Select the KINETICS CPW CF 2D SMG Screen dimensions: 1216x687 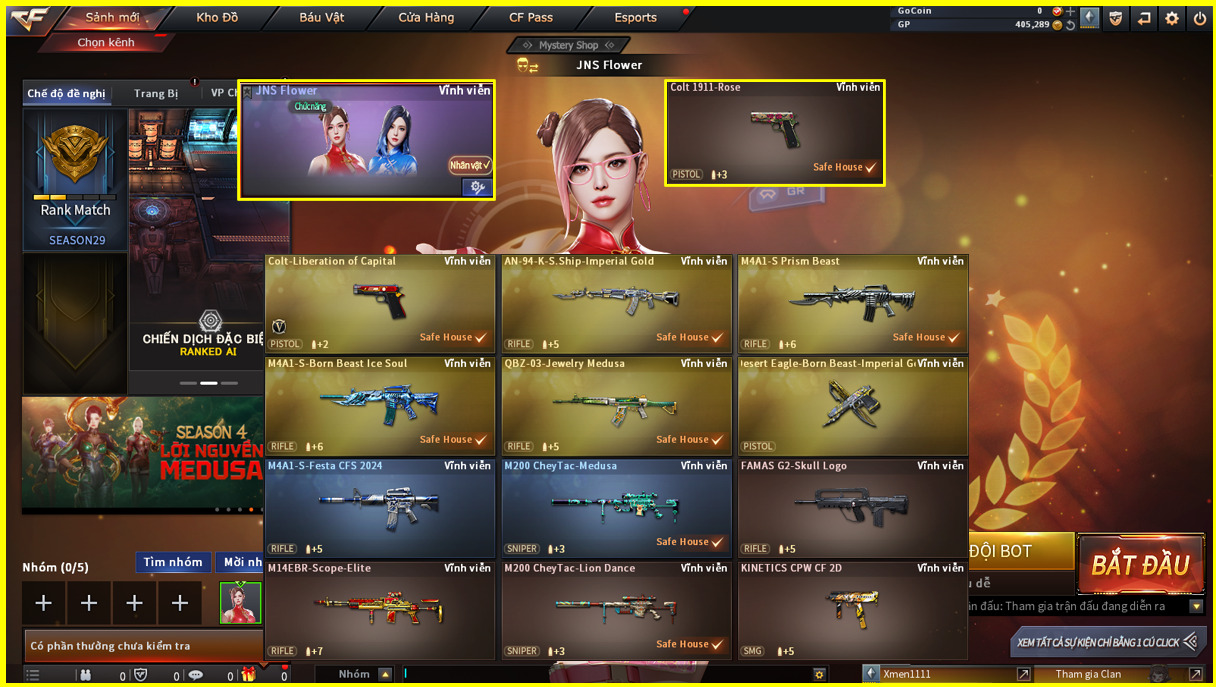click(852, 610)
